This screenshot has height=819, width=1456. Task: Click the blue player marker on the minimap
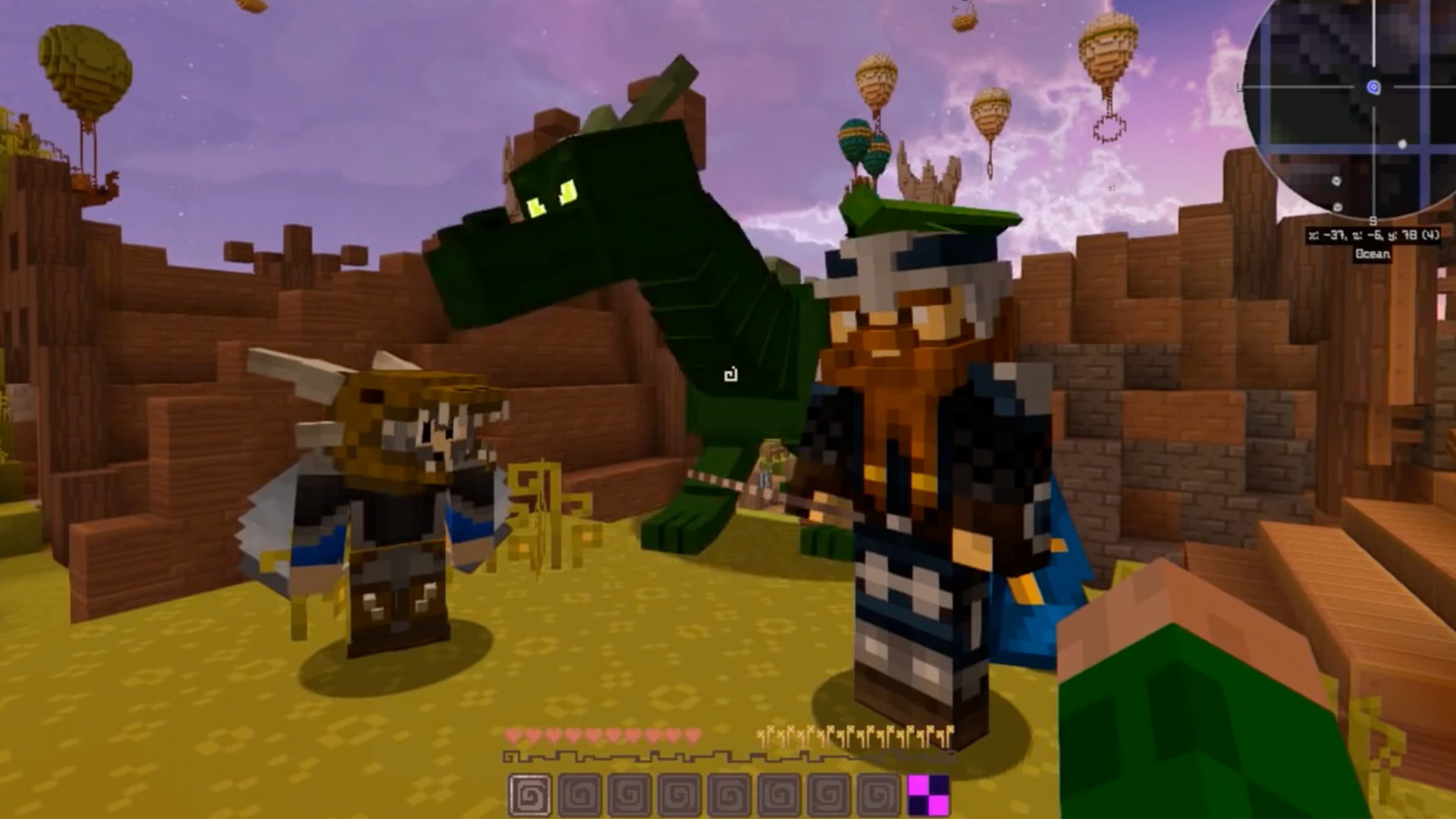tap(1373, 87)
